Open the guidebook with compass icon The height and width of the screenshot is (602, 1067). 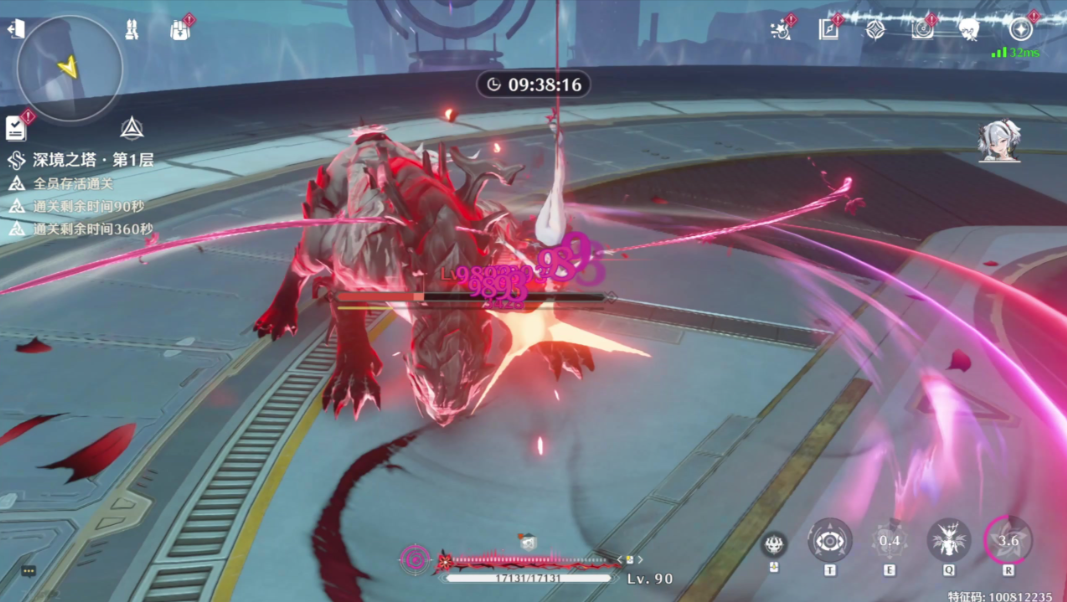coord(829,29)
